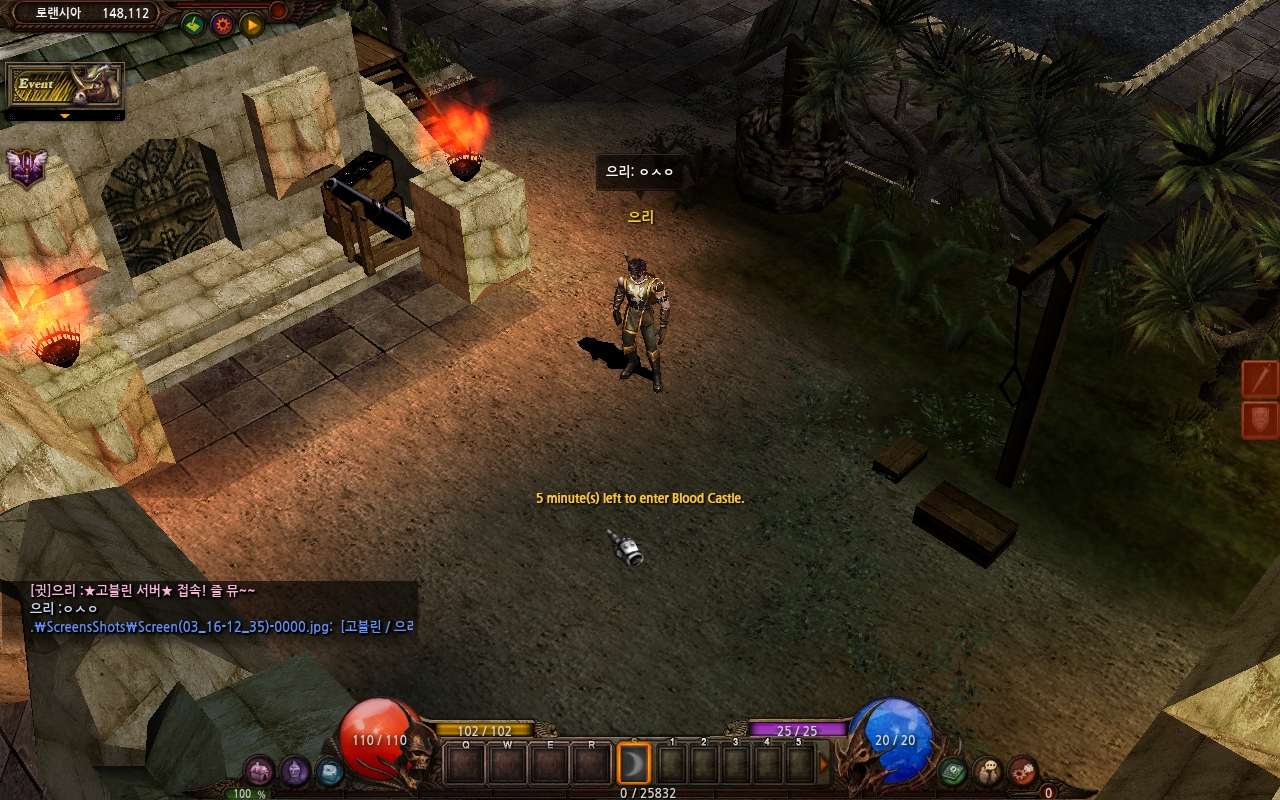Click the green map icon at top
This screenshot has height=800, width=1280.
point(193,24)
